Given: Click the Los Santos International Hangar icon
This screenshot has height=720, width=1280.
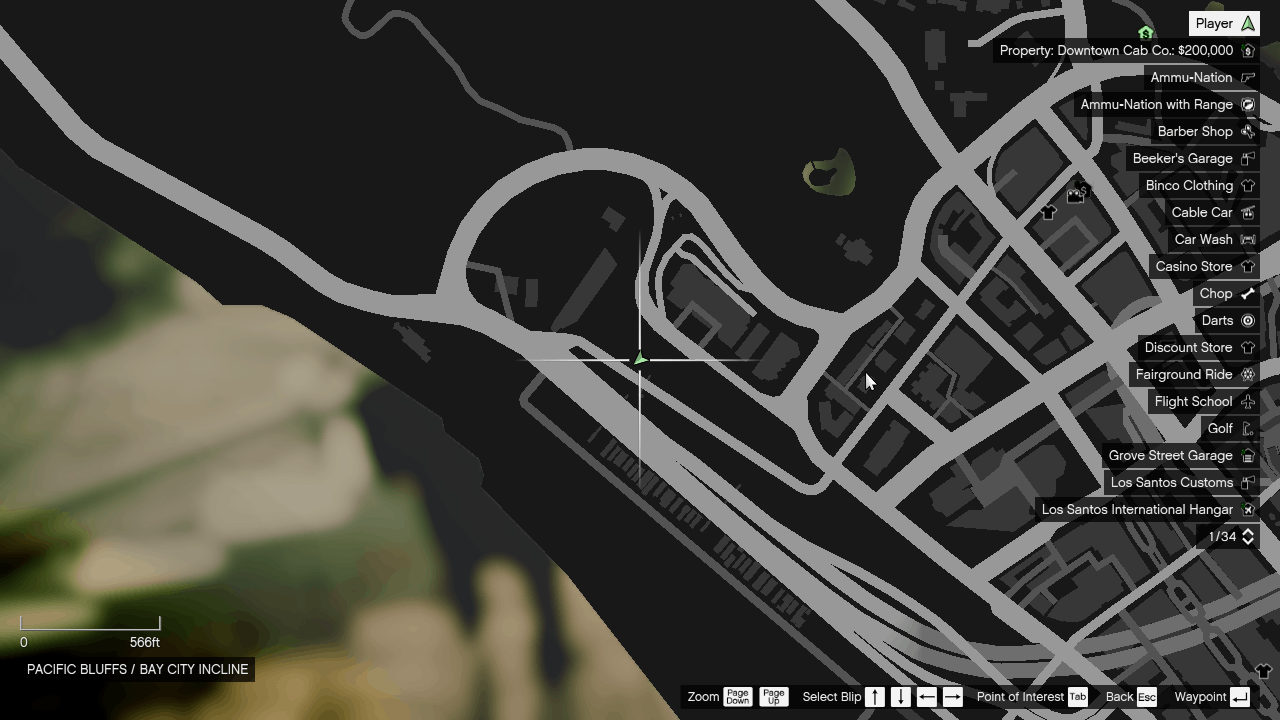Looking at the screenshot, I should (1247, 509).
